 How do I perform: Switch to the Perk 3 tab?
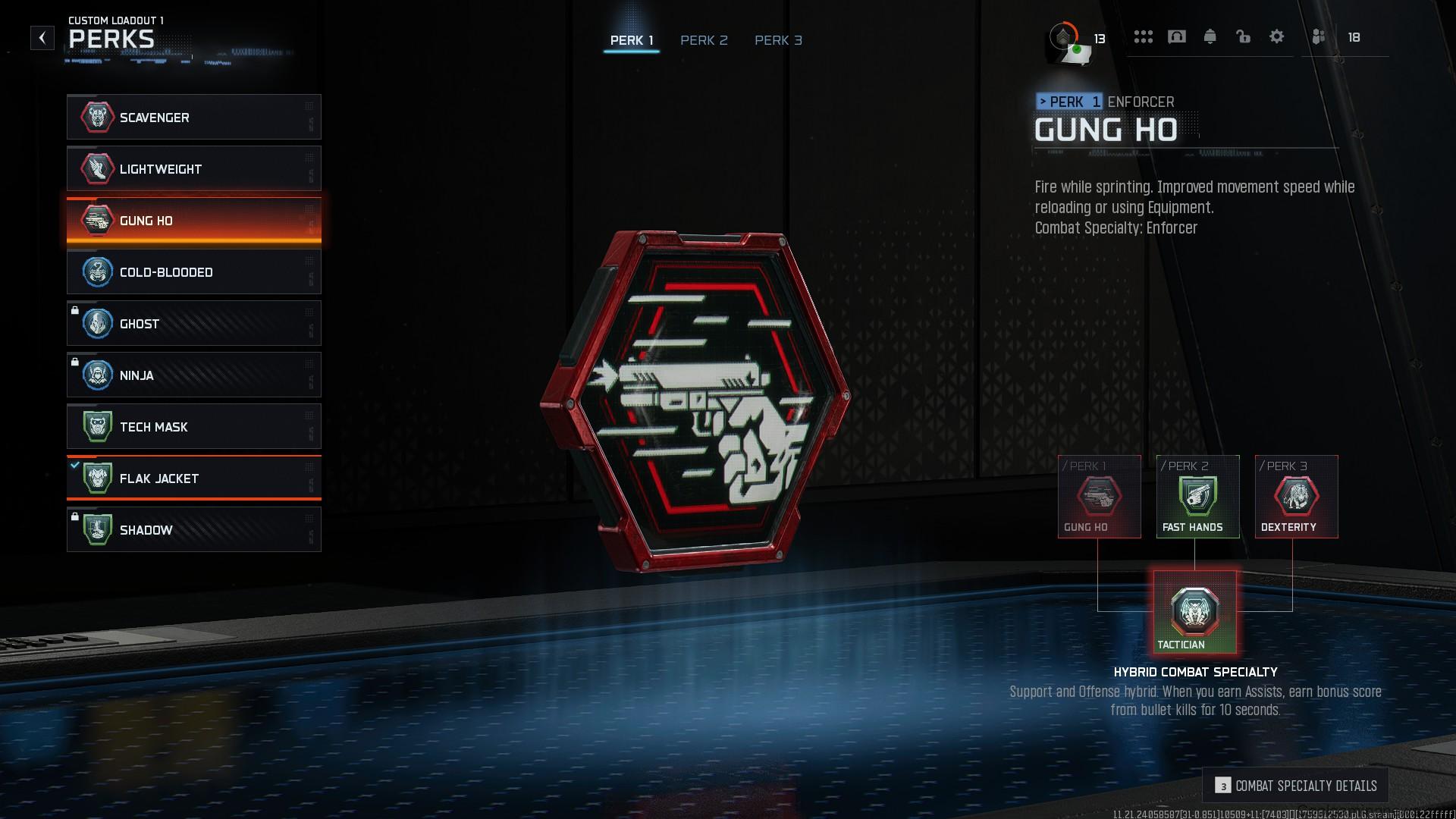coord(778,40)
